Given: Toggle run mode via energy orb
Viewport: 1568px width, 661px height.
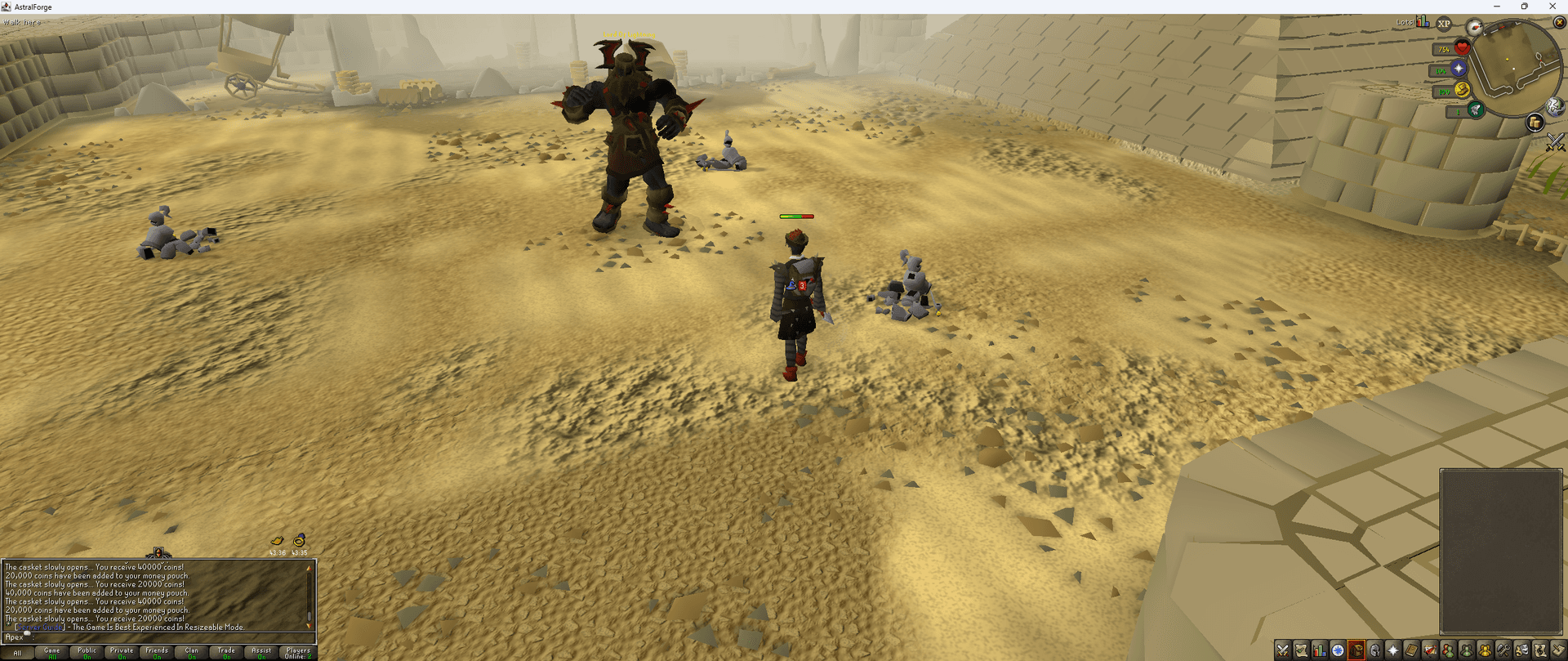Looking at the screenshot, I should [x=1460, y=91].
